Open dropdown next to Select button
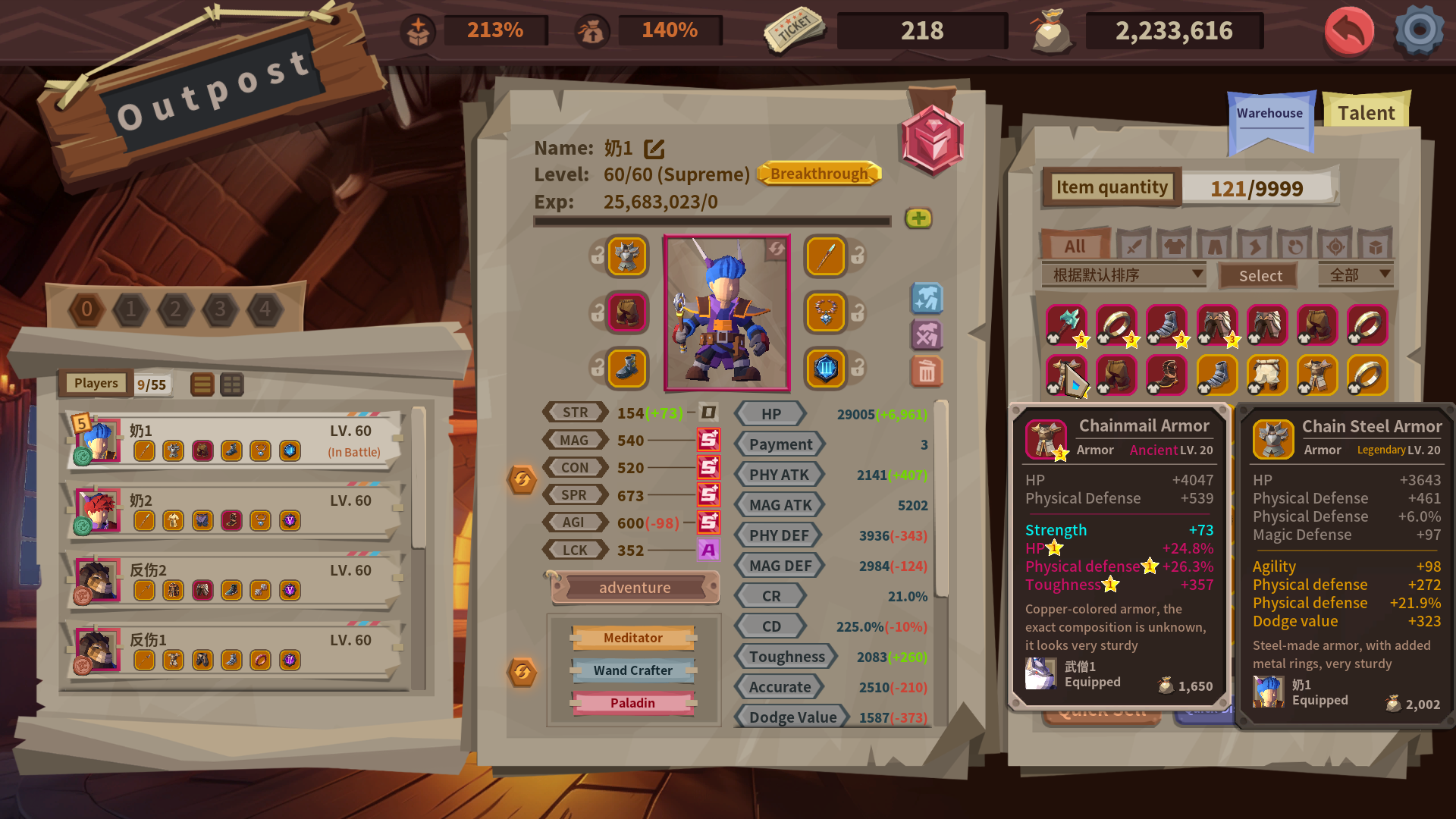The image size is (1456, 819). (x=1356, y=275)
